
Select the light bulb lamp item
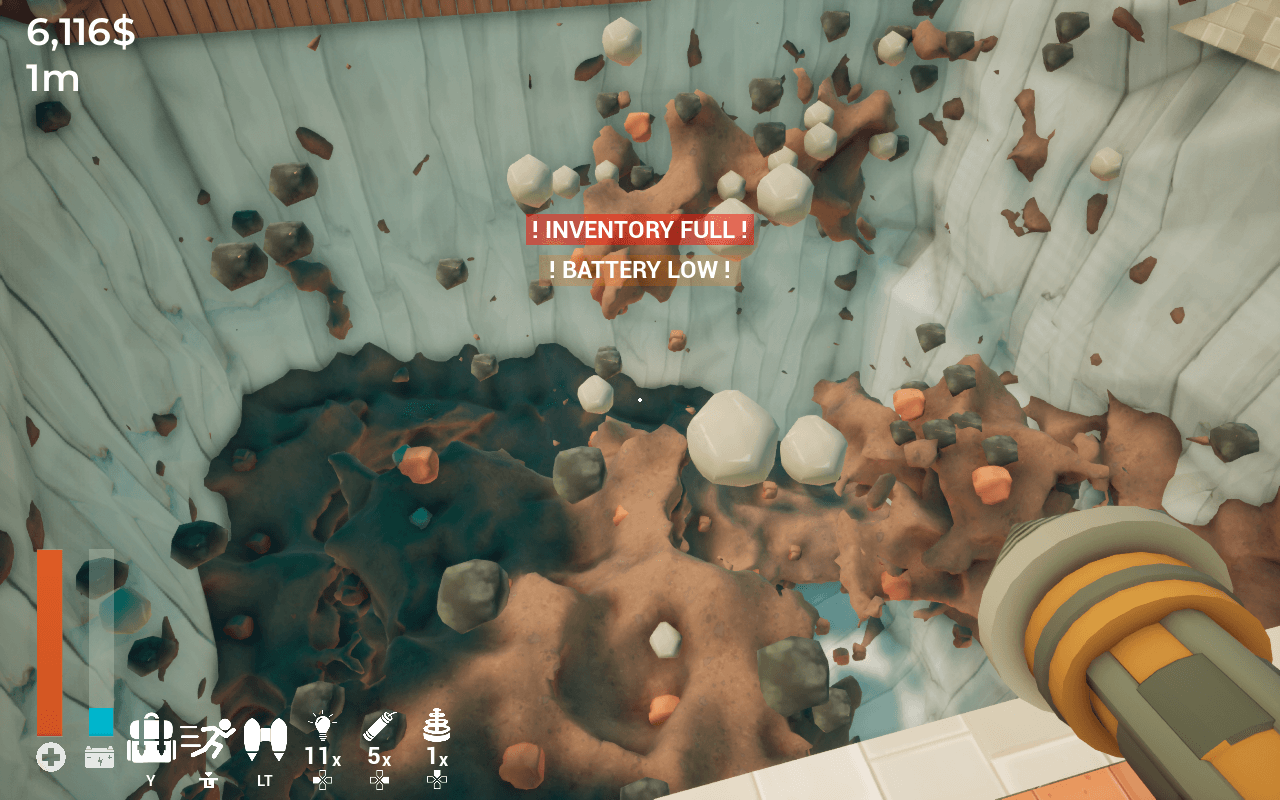point(321,728)
